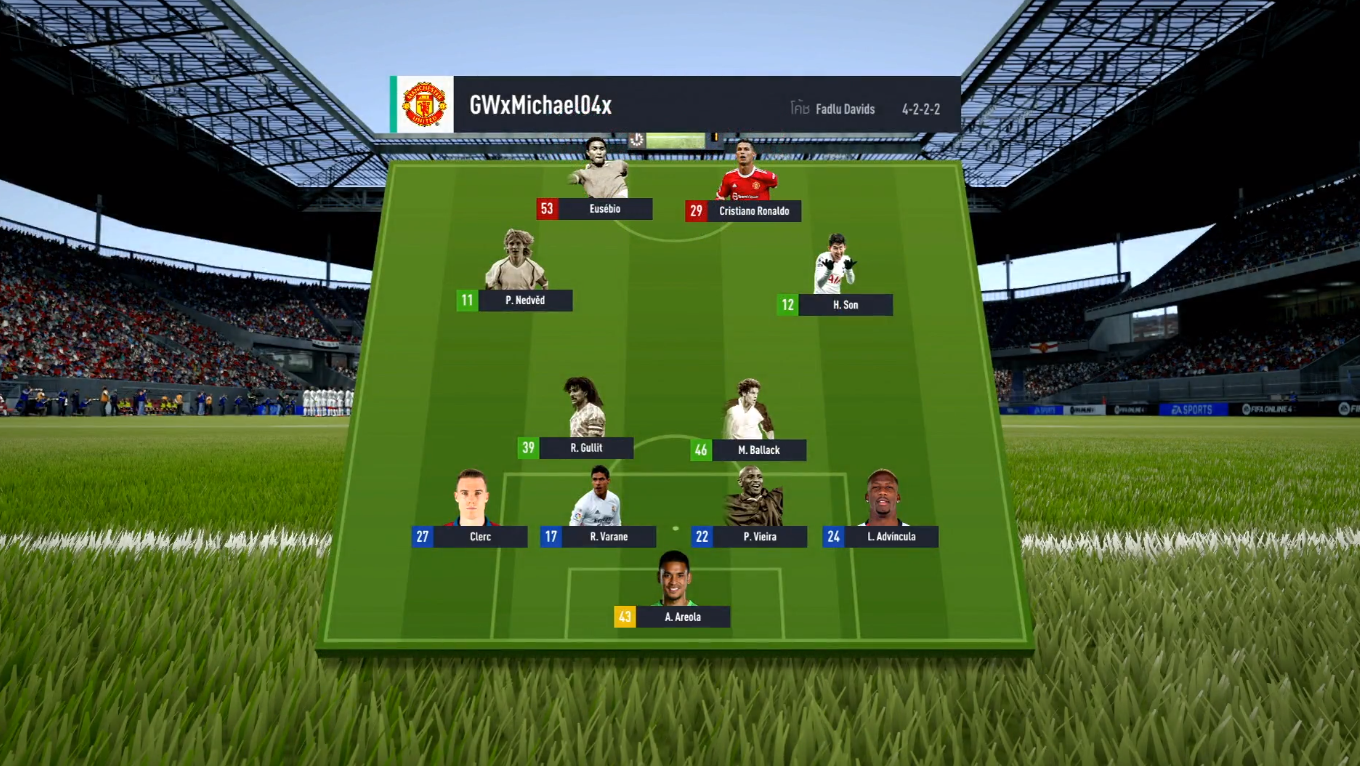
Task: Select Eusébio's player label
Action: click(x=604, y=209)
